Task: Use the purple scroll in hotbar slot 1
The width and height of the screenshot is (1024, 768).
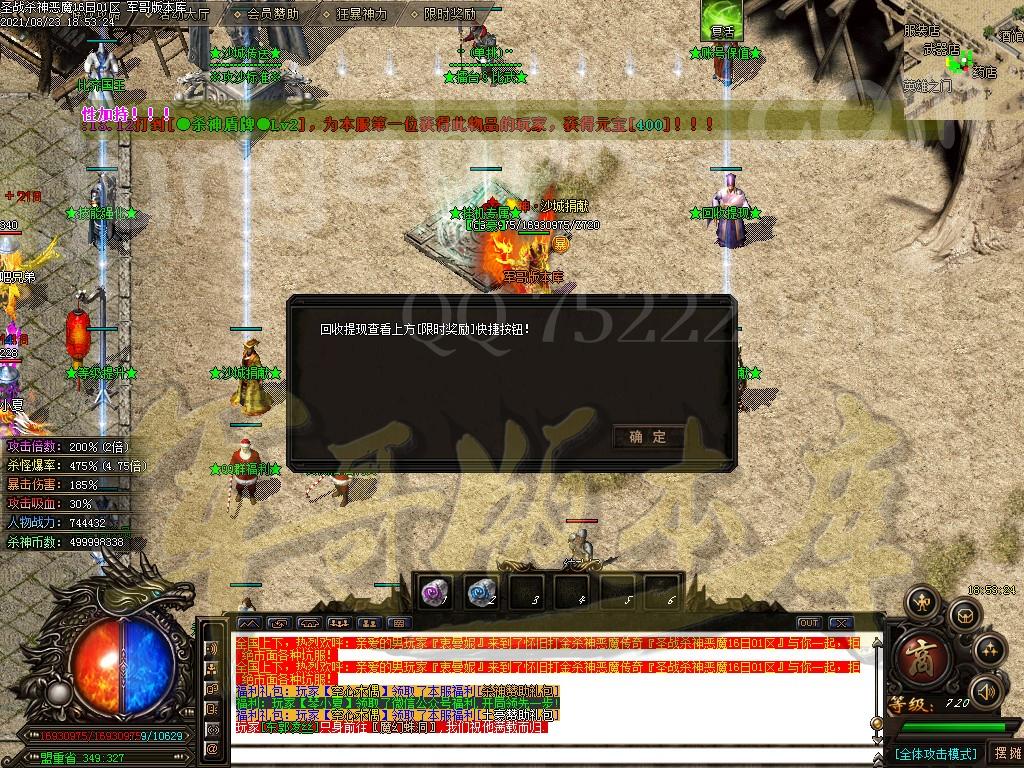Action: 435,592
